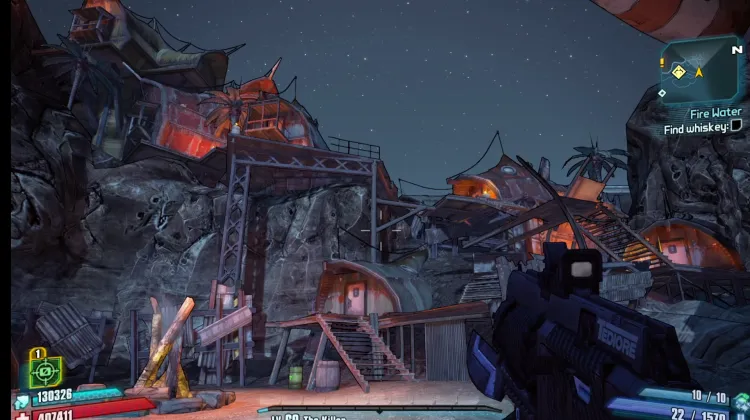Click the shield icon beside the blue bar

tap(22, 402)
